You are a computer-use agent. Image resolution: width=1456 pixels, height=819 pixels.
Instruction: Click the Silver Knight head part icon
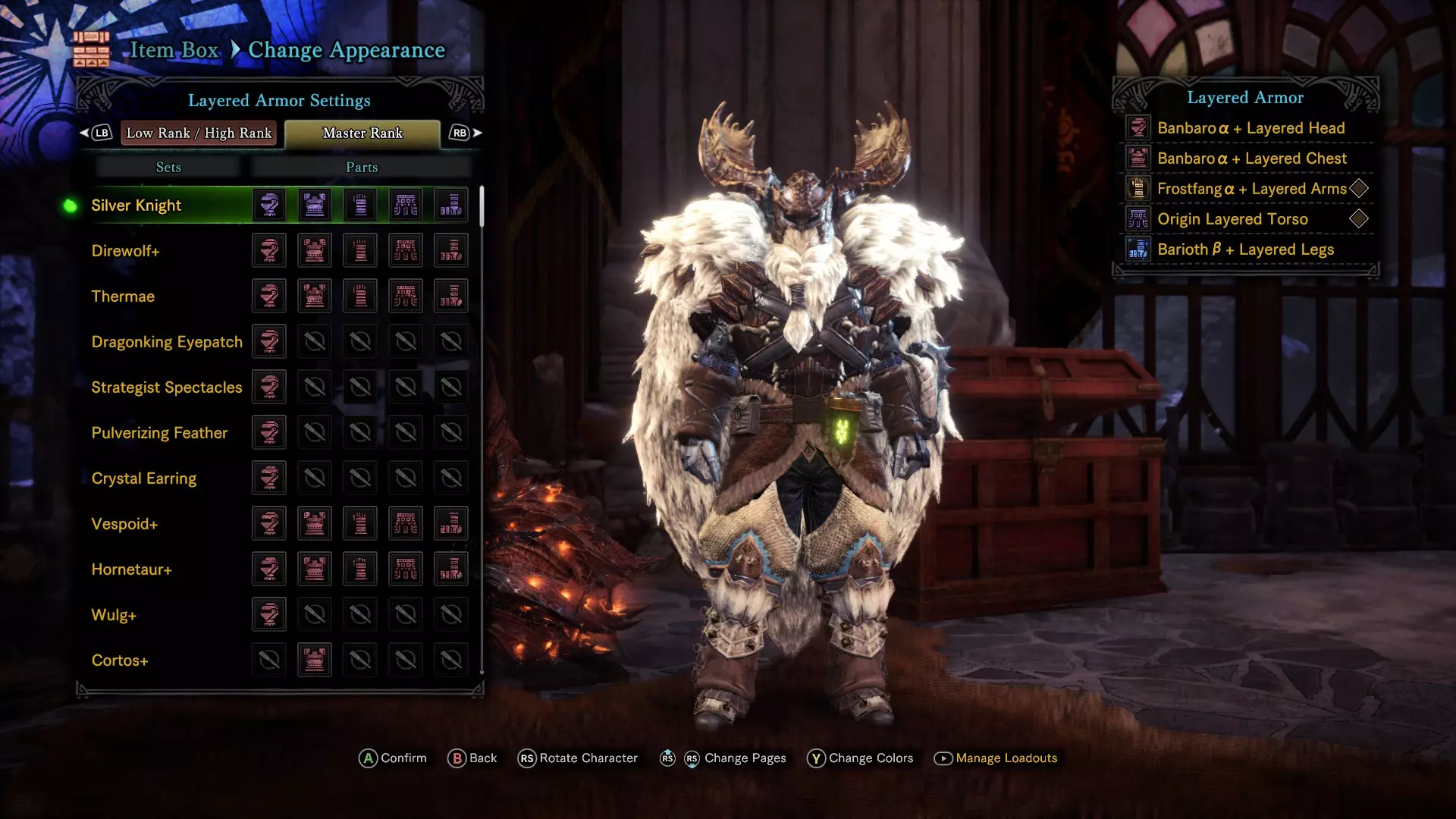coord(269,206)
